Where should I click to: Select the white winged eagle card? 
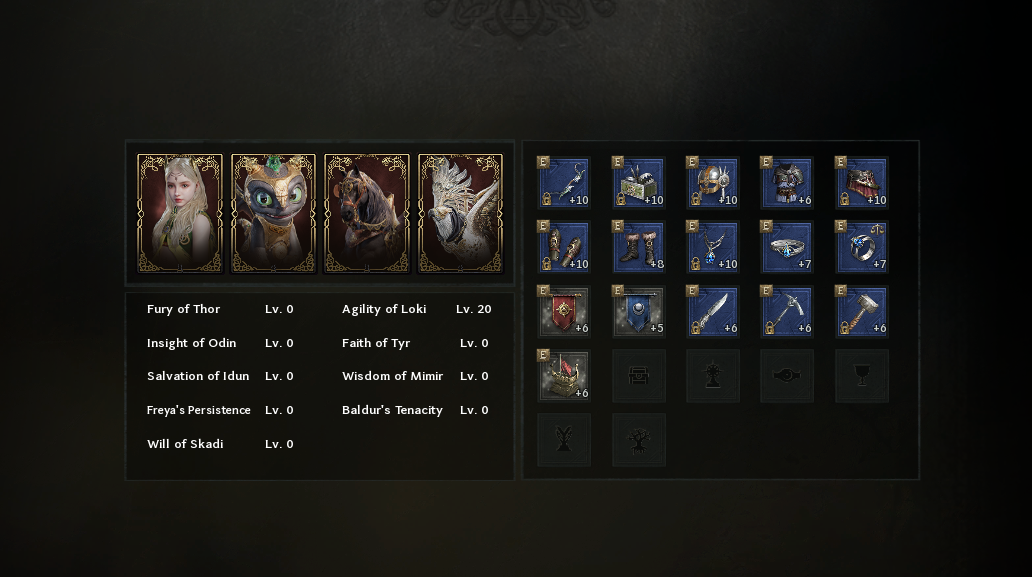pyautogui.click(x=460, y=213)
